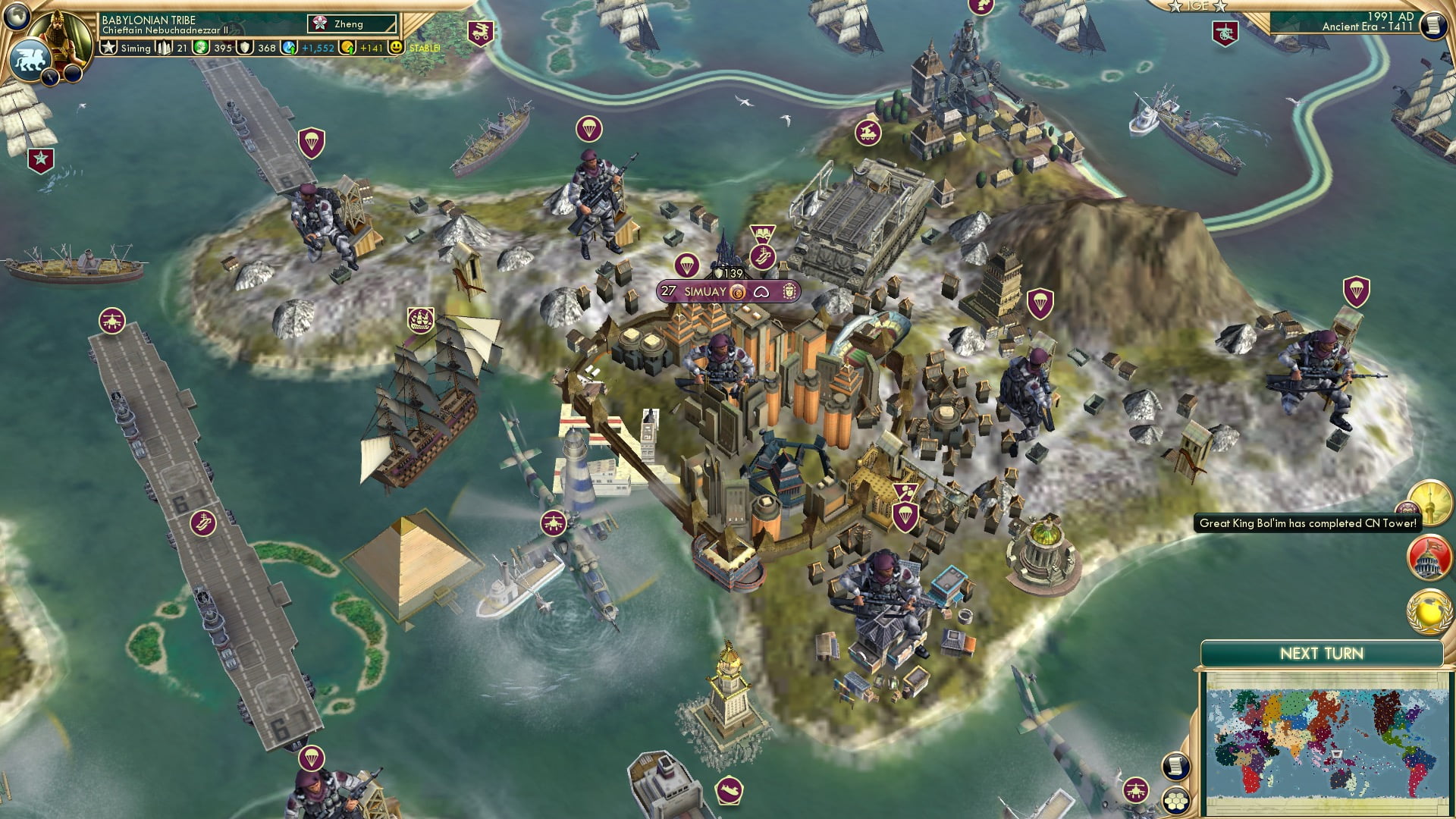Click the winged lion civilization emblem
The height and width of the screenshot is (819, 1456).
coord(30,61)
